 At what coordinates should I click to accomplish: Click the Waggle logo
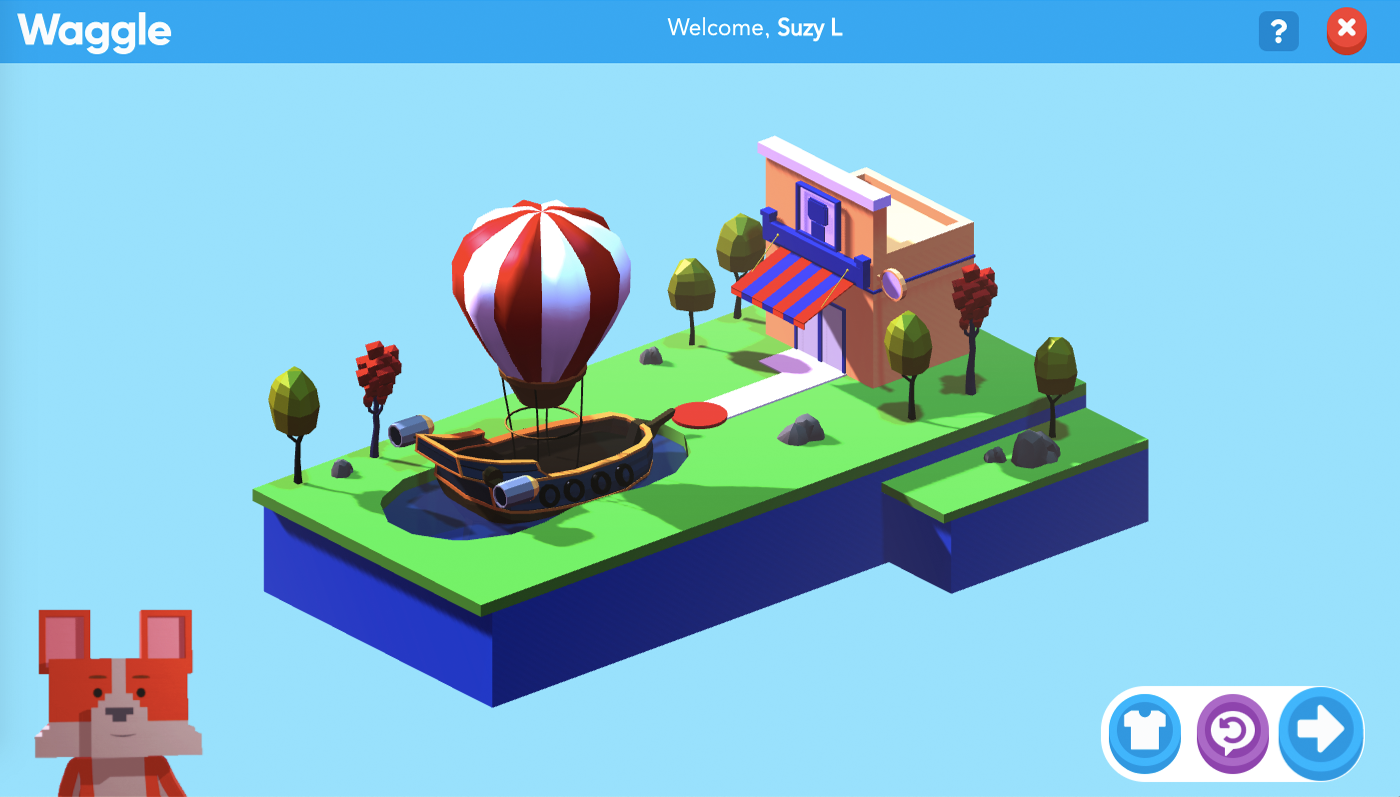click(x=93, y=31)
